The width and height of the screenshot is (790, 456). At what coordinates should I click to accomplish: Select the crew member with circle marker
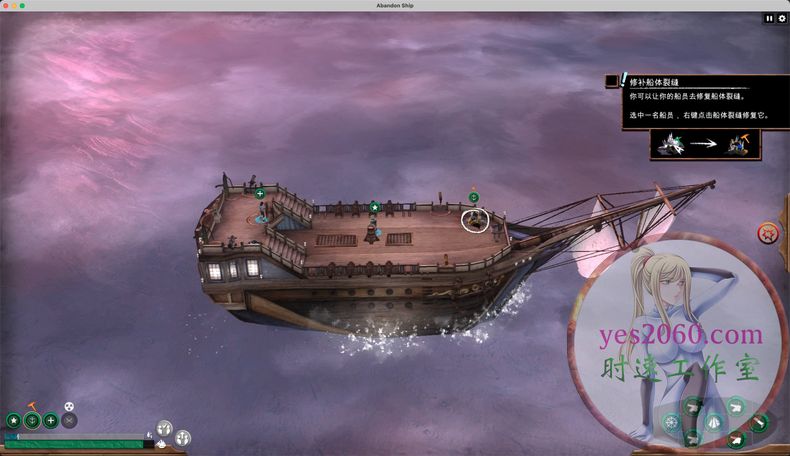476,217
